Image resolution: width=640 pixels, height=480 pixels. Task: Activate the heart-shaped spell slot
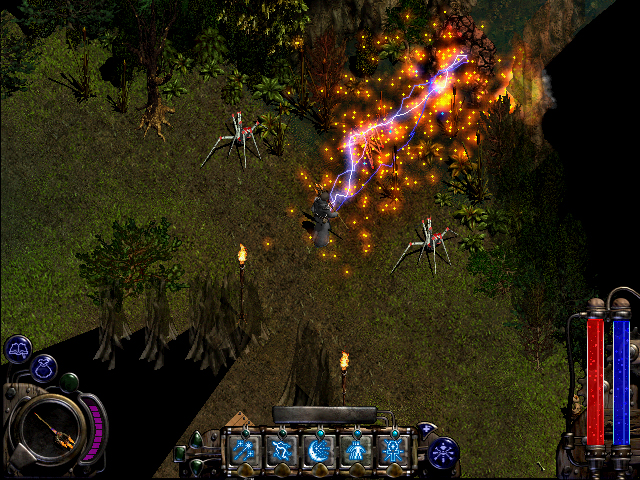281,450
